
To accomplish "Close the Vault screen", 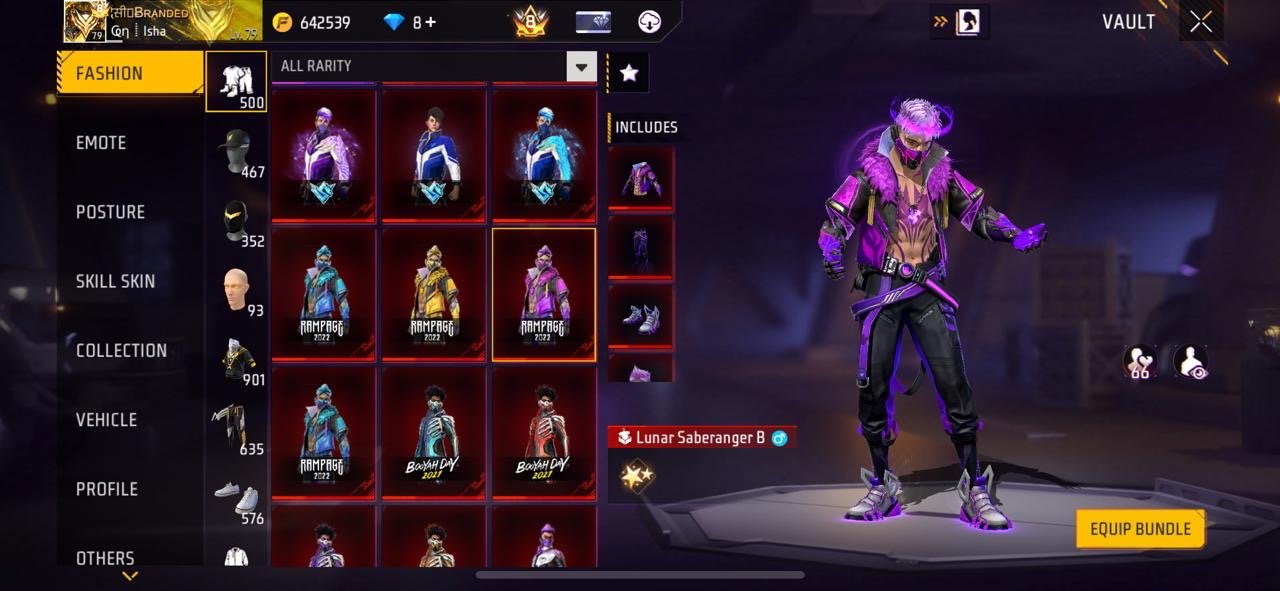I will [1201, 22].
